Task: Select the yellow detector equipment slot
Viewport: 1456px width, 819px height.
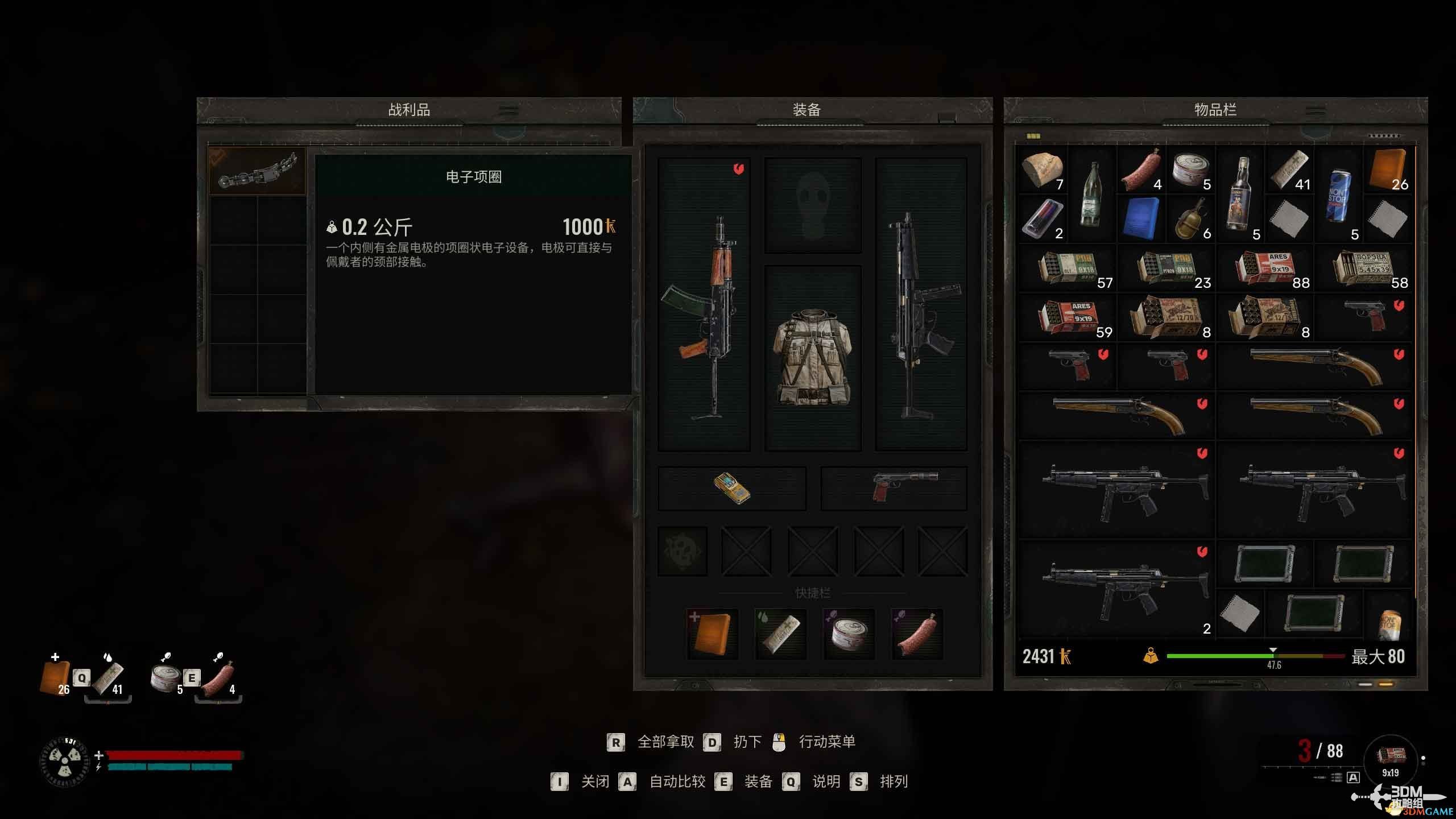Action: click(x=732, y=489)
